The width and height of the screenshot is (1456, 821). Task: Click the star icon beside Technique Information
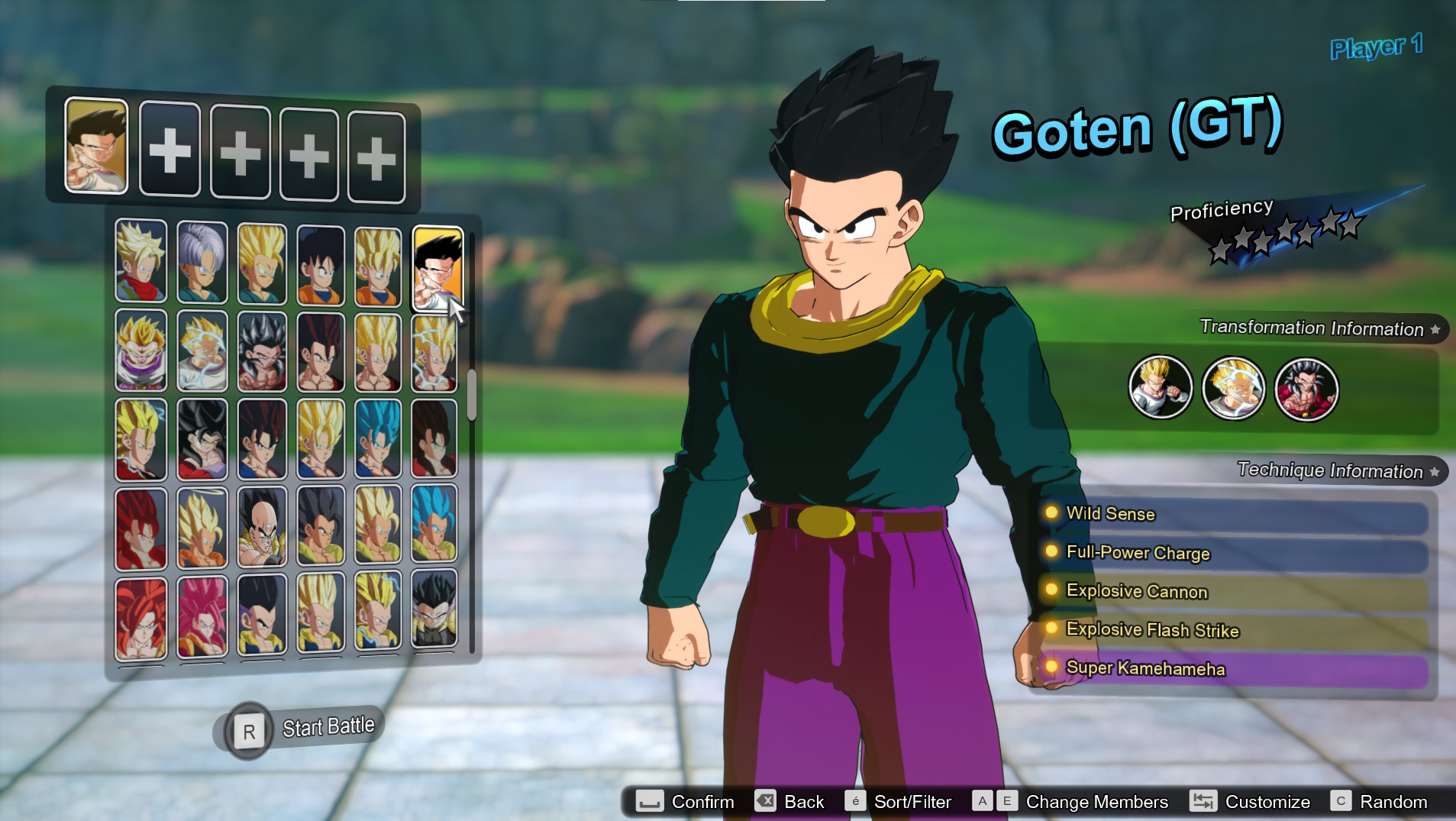[1434, 471]
